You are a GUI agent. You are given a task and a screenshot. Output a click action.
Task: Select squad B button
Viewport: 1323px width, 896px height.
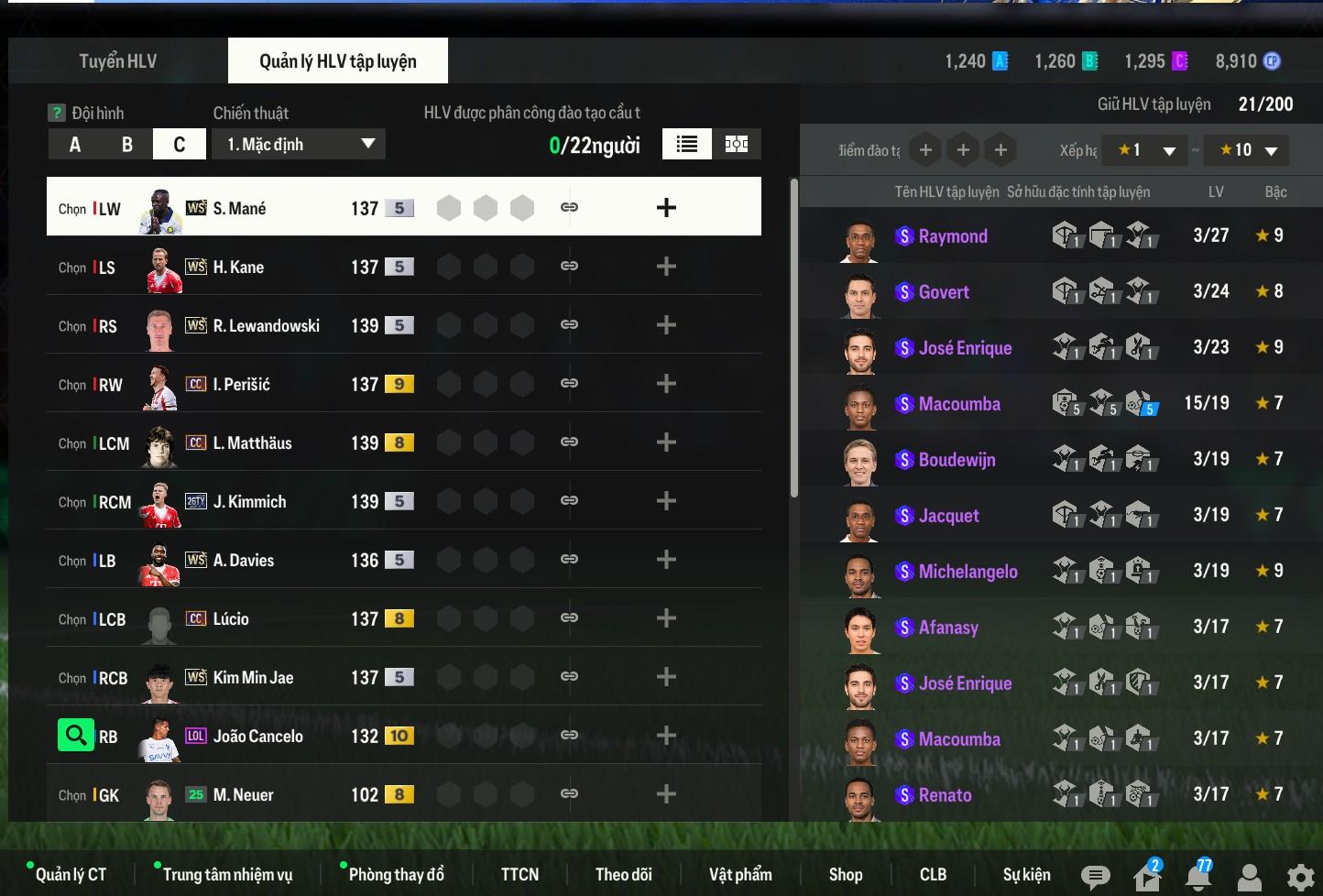[x=127, y=145]
